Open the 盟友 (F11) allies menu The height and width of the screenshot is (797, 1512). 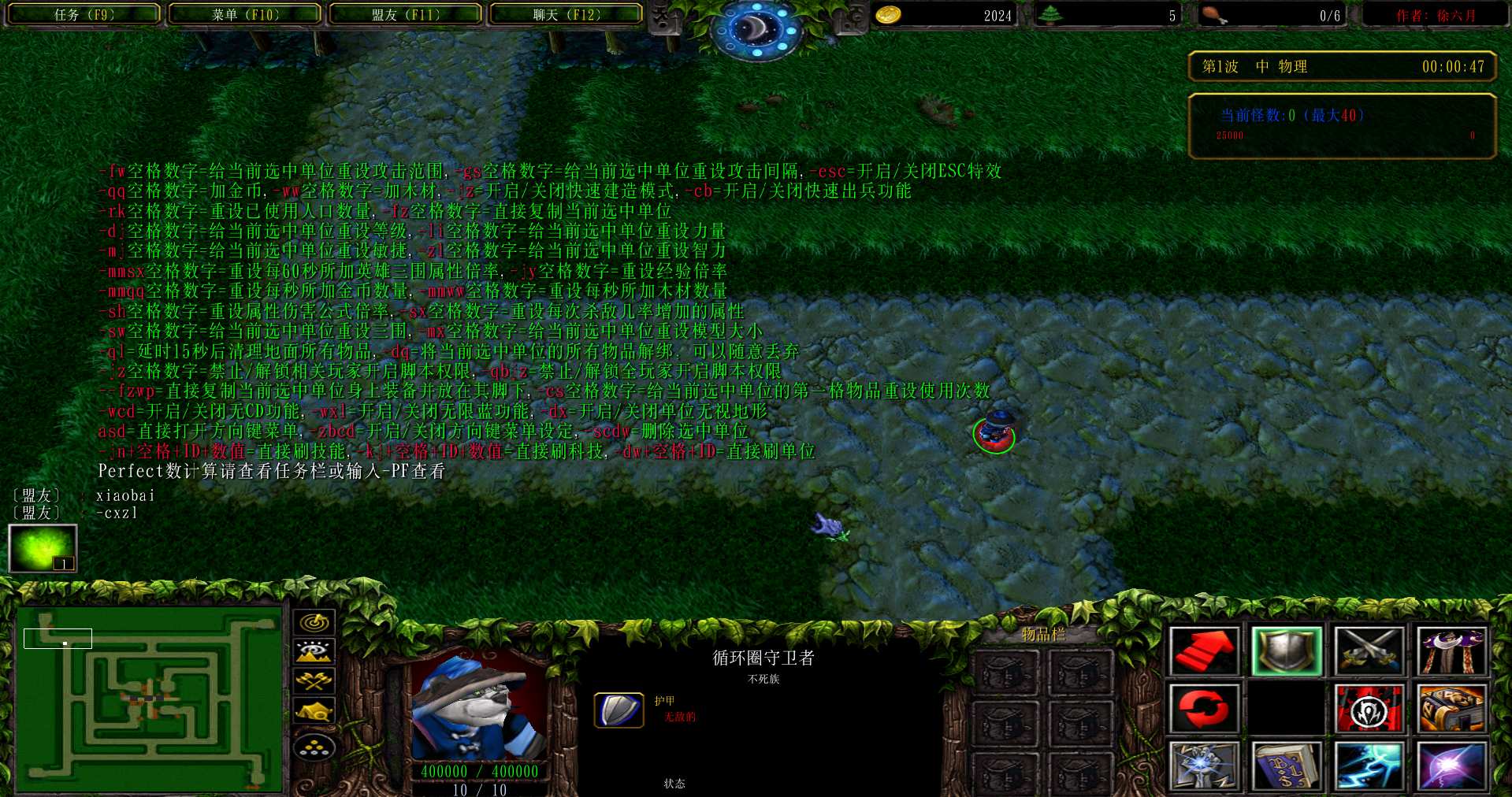(x=406, y=14)
